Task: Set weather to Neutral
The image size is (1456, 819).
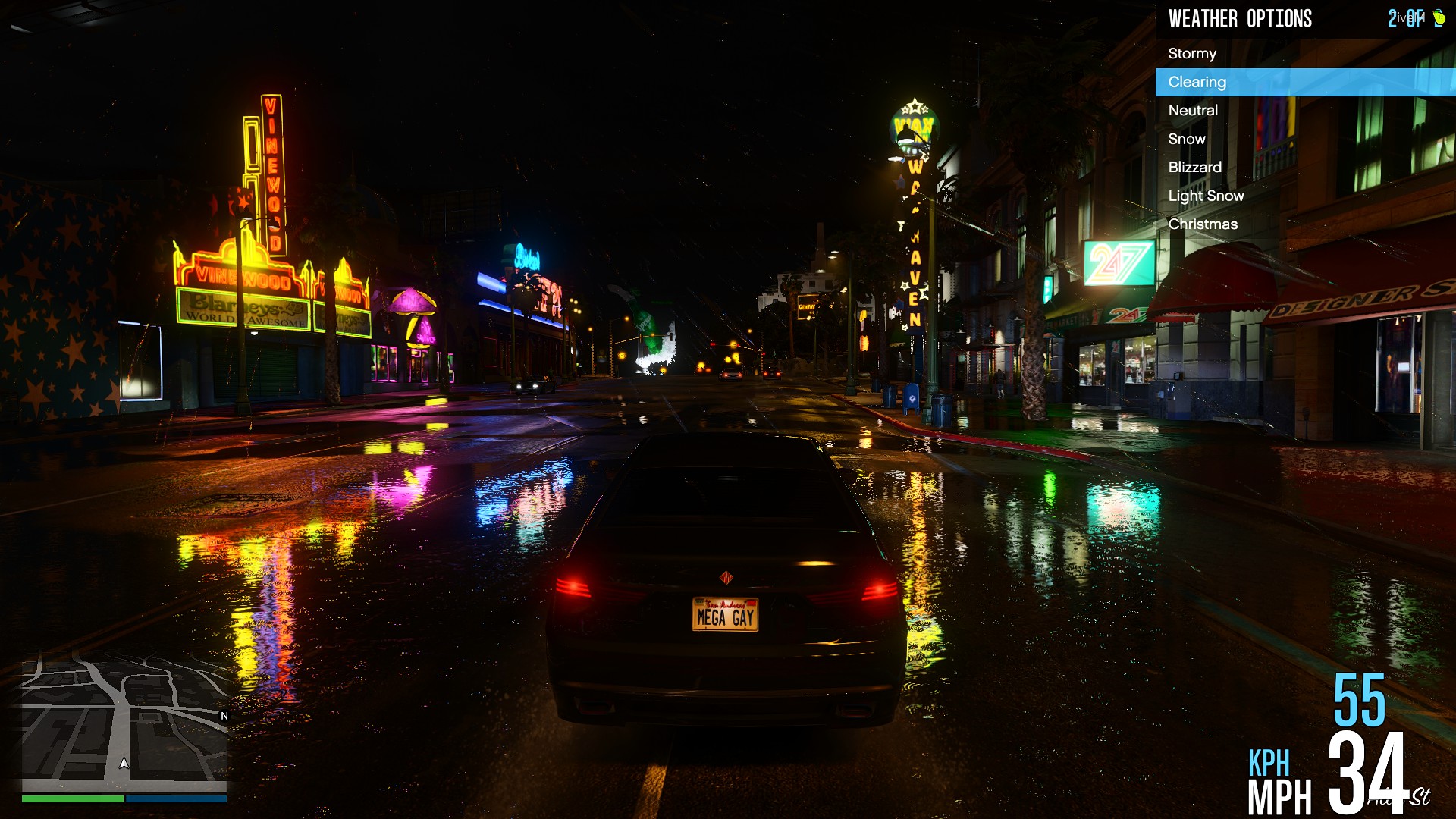Action: [x=1193, y=111]
